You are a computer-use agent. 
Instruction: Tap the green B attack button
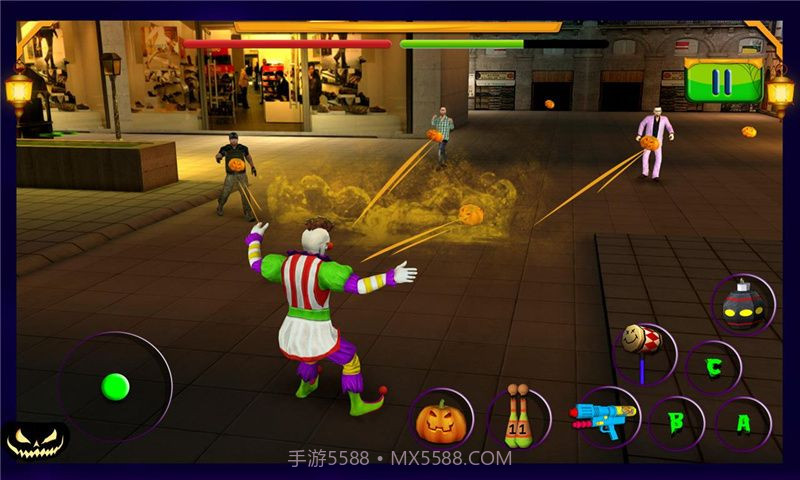675,422
